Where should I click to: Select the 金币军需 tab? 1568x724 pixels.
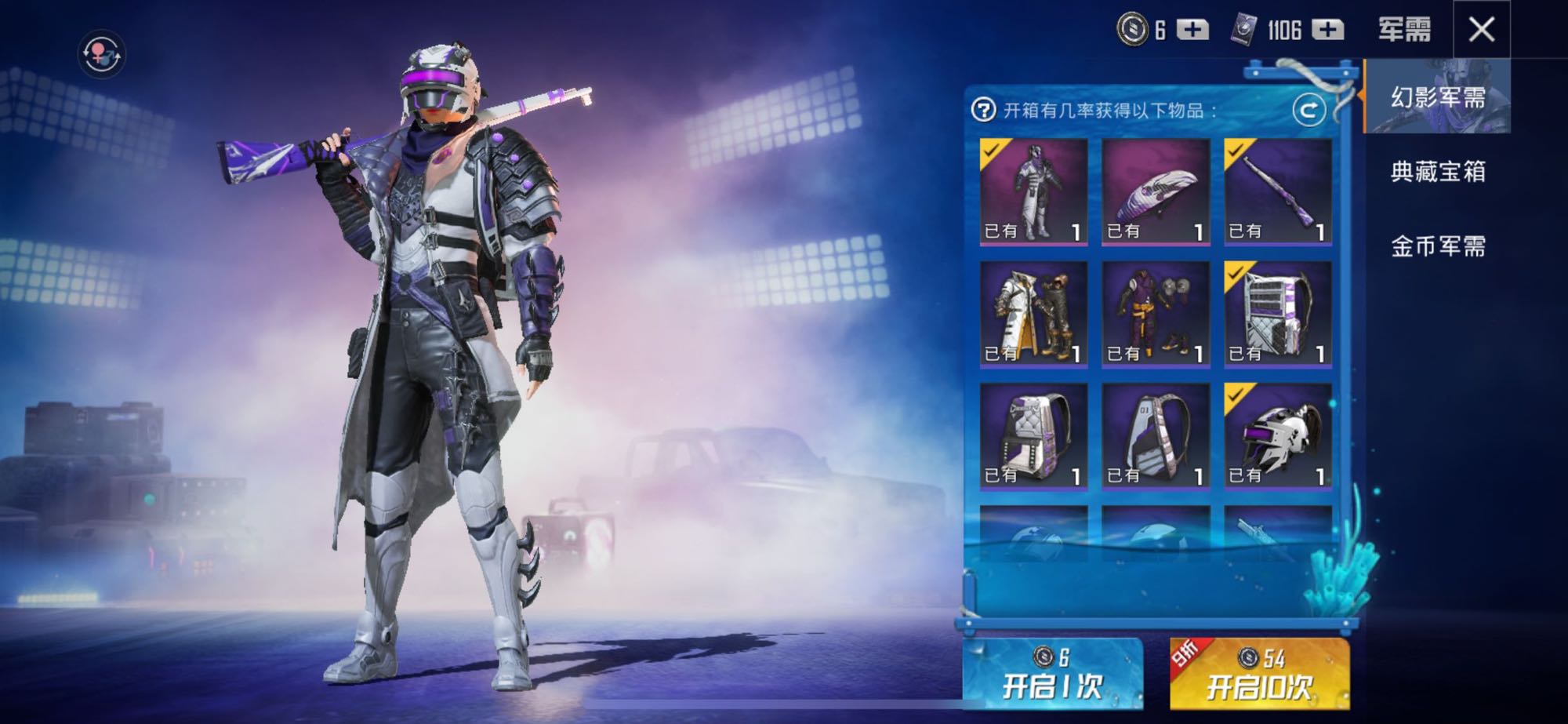[x=1437, y=246]
